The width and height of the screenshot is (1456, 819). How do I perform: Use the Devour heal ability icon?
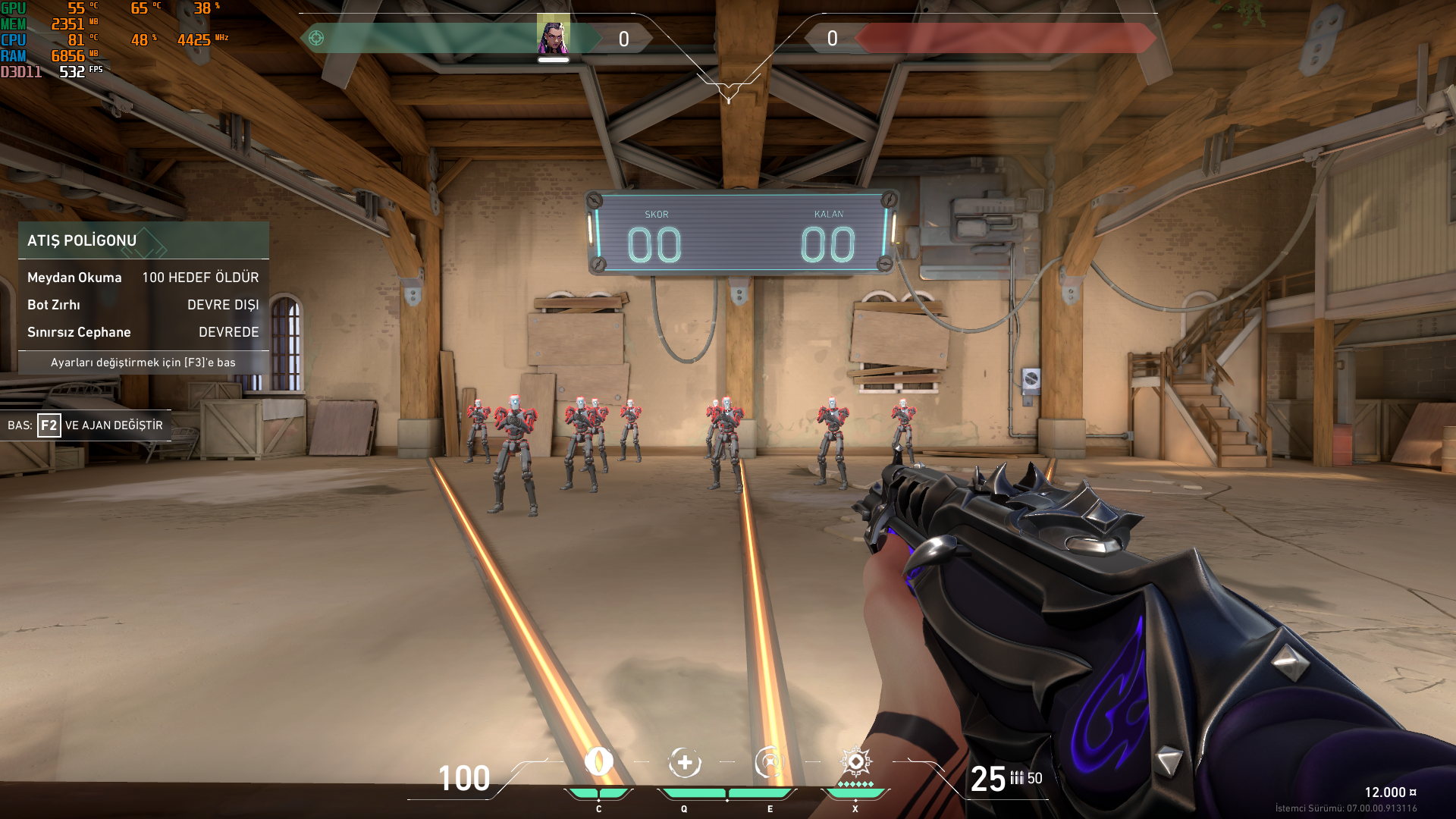[x=684, y=762]
